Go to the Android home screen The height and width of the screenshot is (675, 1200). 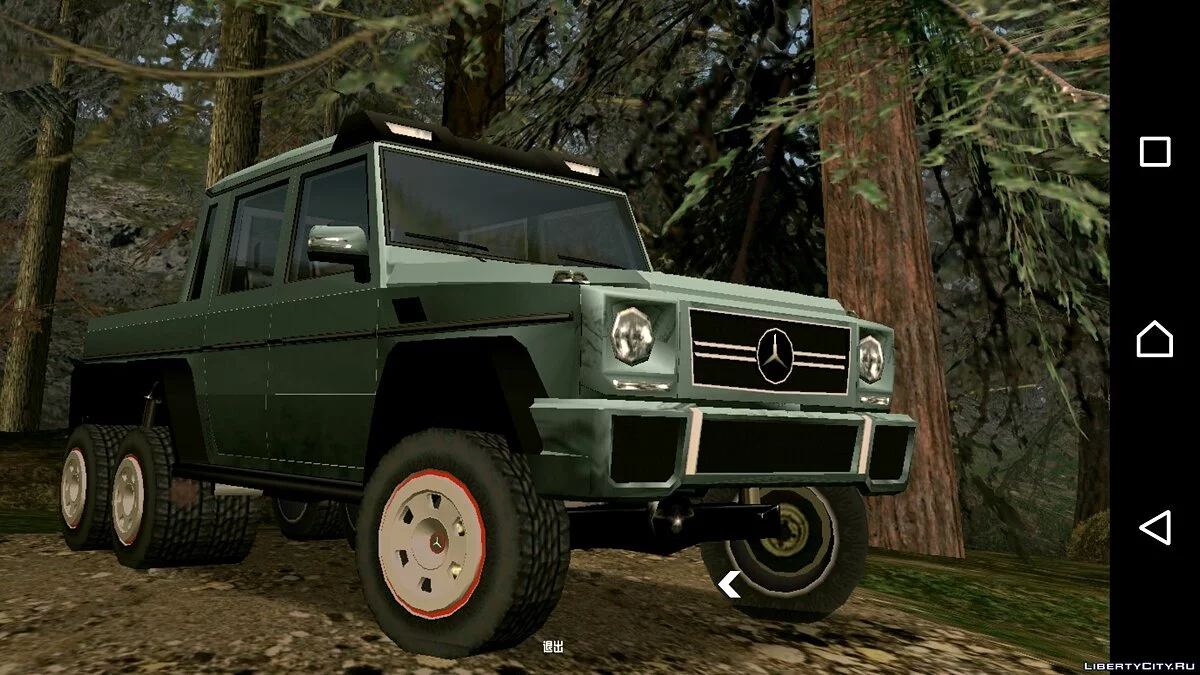tap(1155, 339)
